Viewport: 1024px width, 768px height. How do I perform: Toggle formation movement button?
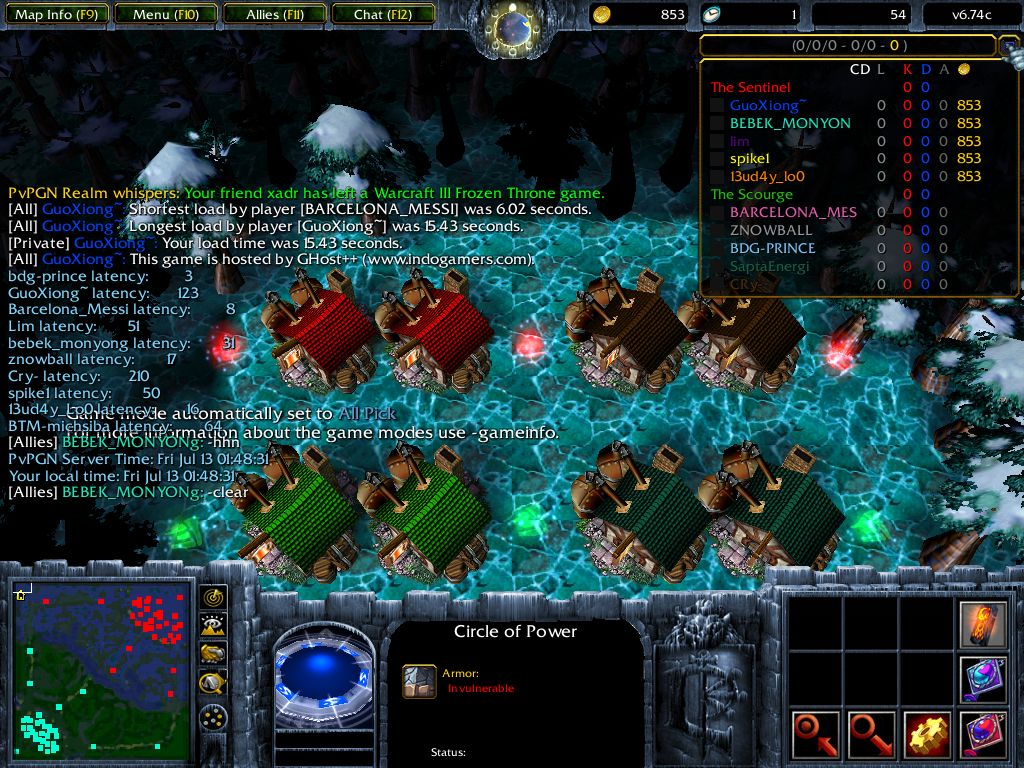click(213, 717)
